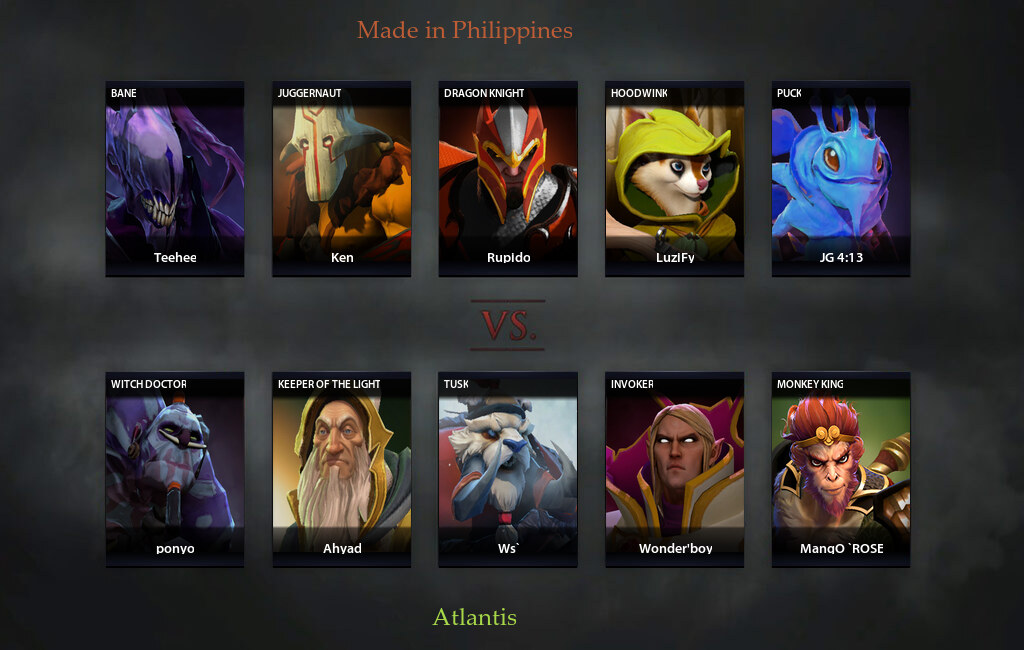Image resolution: width=1024 pixels, height=650 pixels.
Task: Select the Monkey King card
Action: [x=841, y=469]
